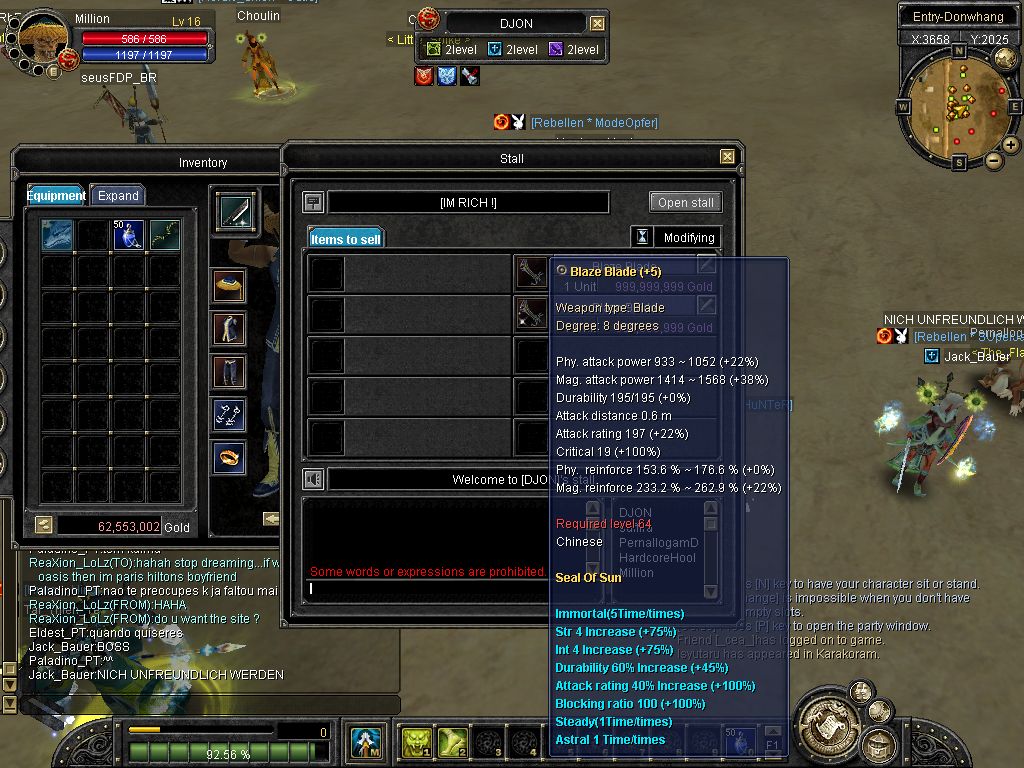1024x768 pixels.
Task: Click the Open stall button
Action: tap(685, 202)
